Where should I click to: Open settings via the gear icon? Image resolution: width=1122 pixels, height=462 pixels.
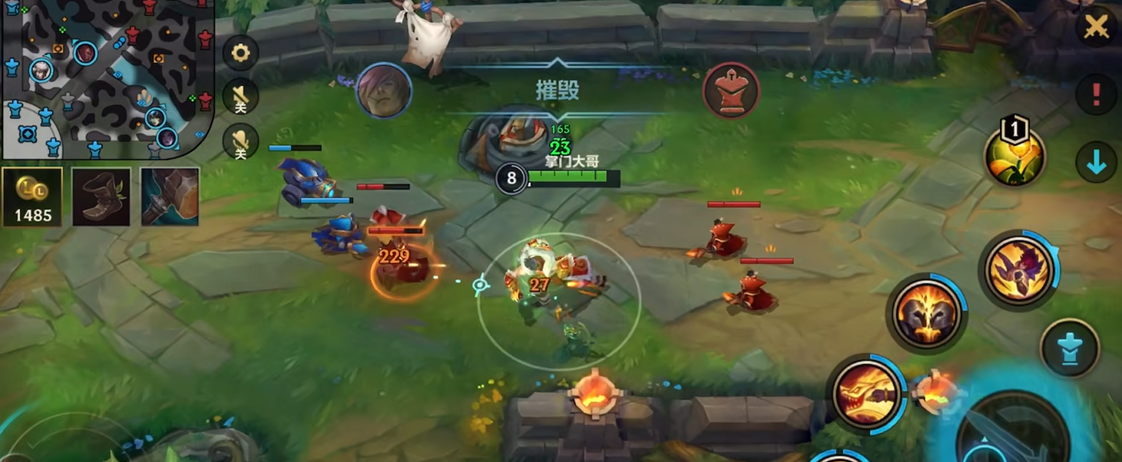point(240,52)
